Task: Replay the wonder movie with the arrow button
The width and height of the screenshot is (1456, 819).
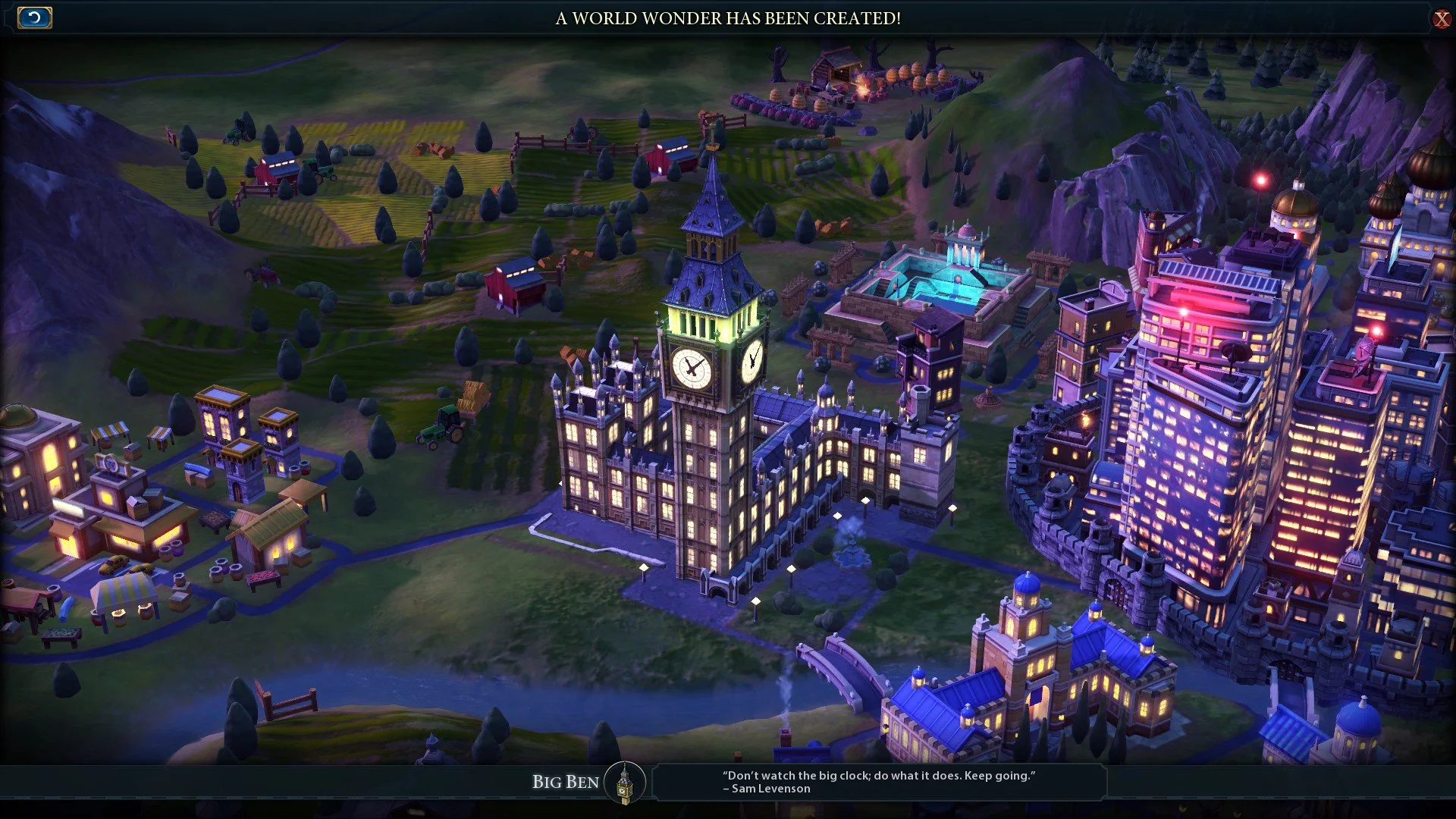Action: click(34, 17)
